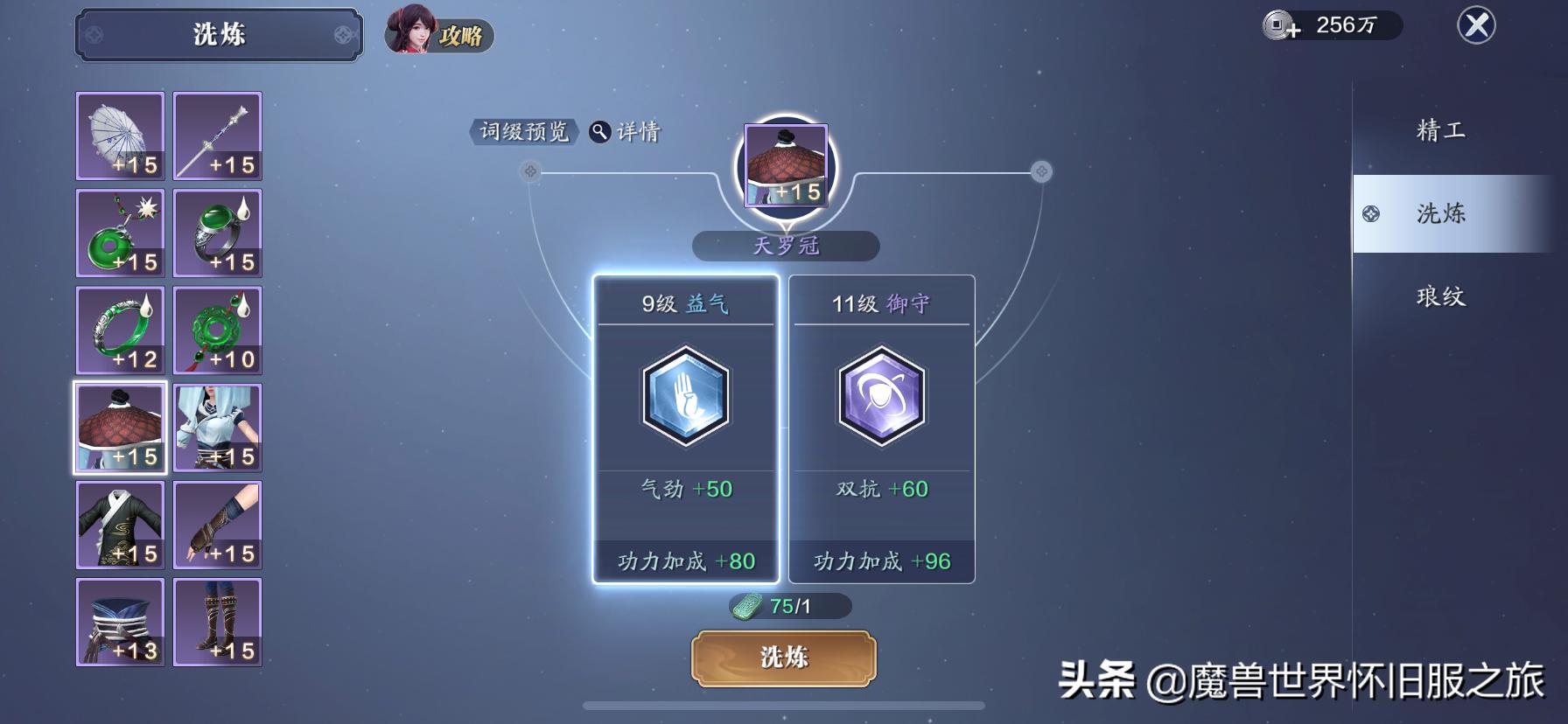Image resolution: width=1568 pixels, height=724 pixels.
Task: Choose the +12 jade bracelet
Action: (x=120, y=331)
